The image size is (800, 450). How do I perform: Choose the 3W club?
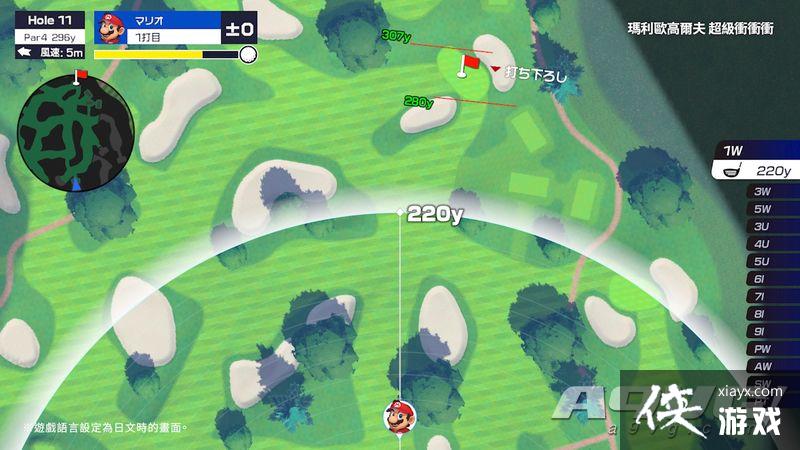tap(762, 191)
